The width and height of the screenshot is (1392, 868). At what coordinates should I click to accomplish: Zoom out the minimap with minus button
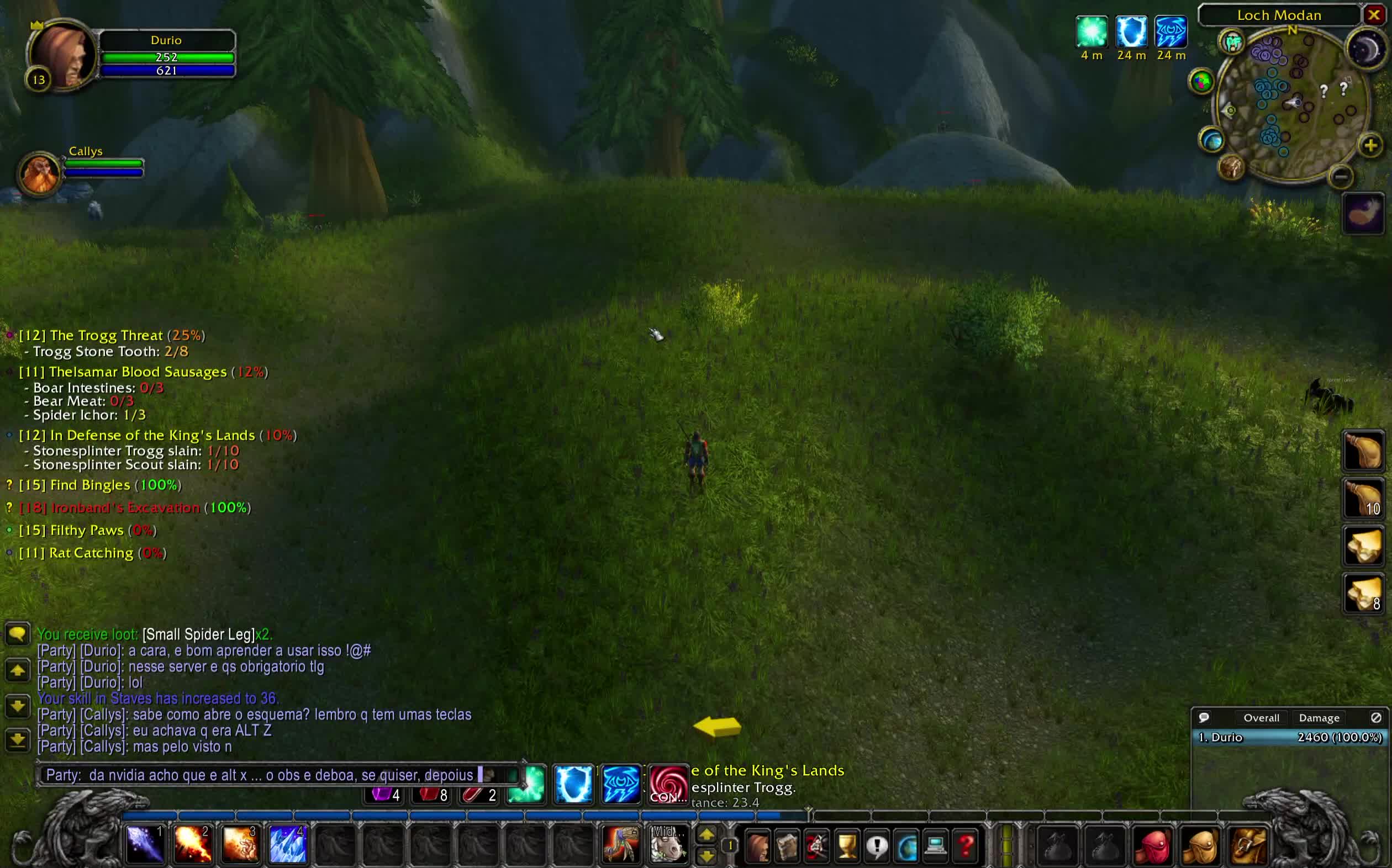[1341, 176]
